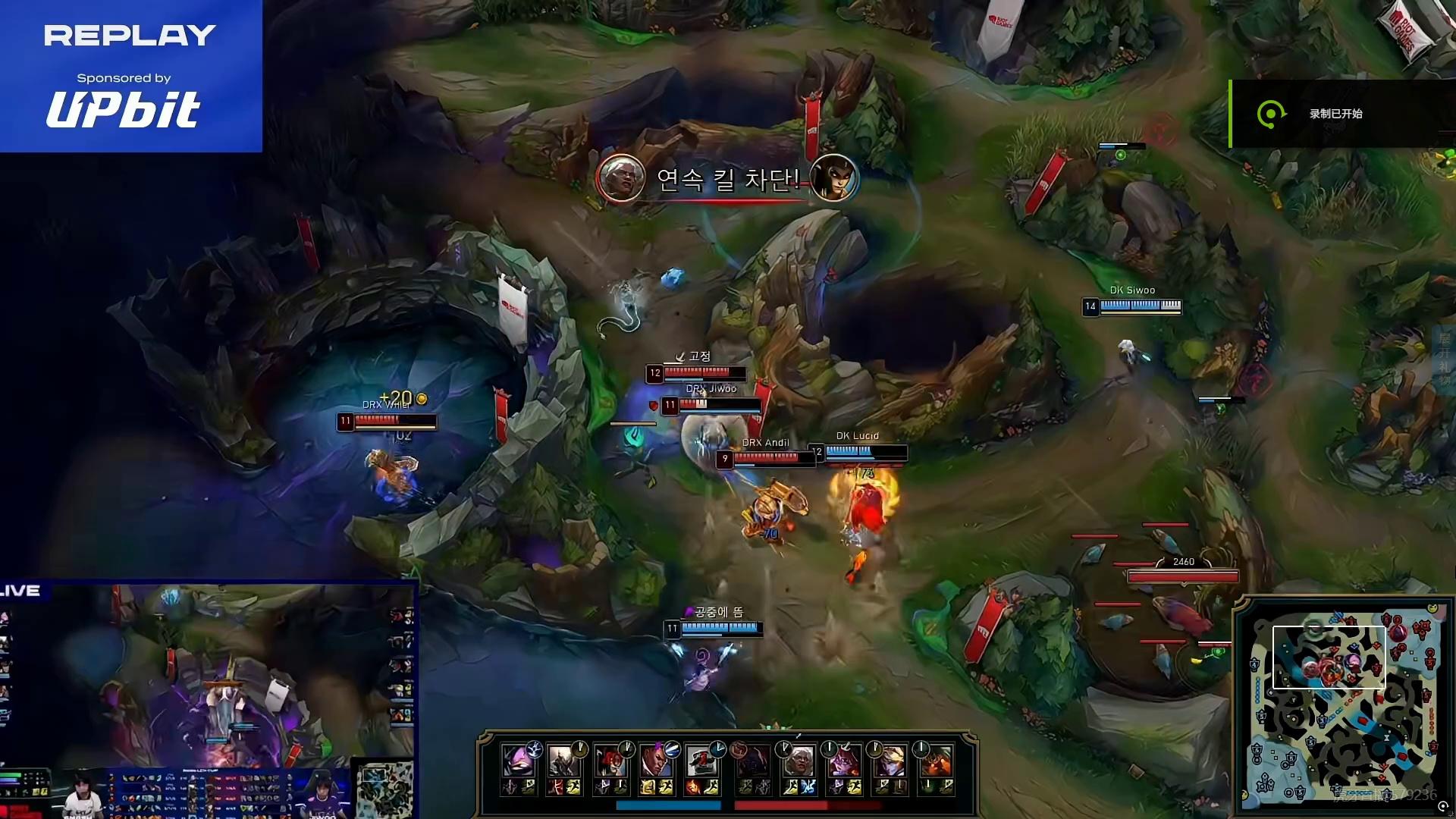1456x819 pixels.
Task: Pick the pink-haired champion with glasses portrait
Action: click(843, 761)
